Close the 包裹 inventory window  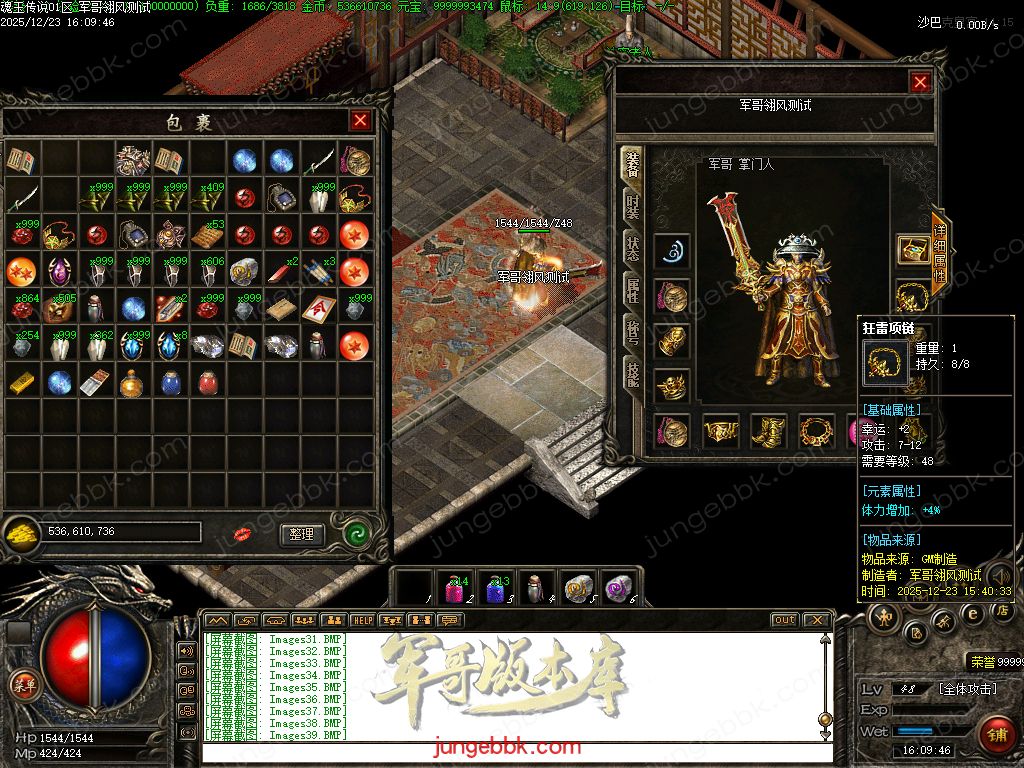coord(360,121)
